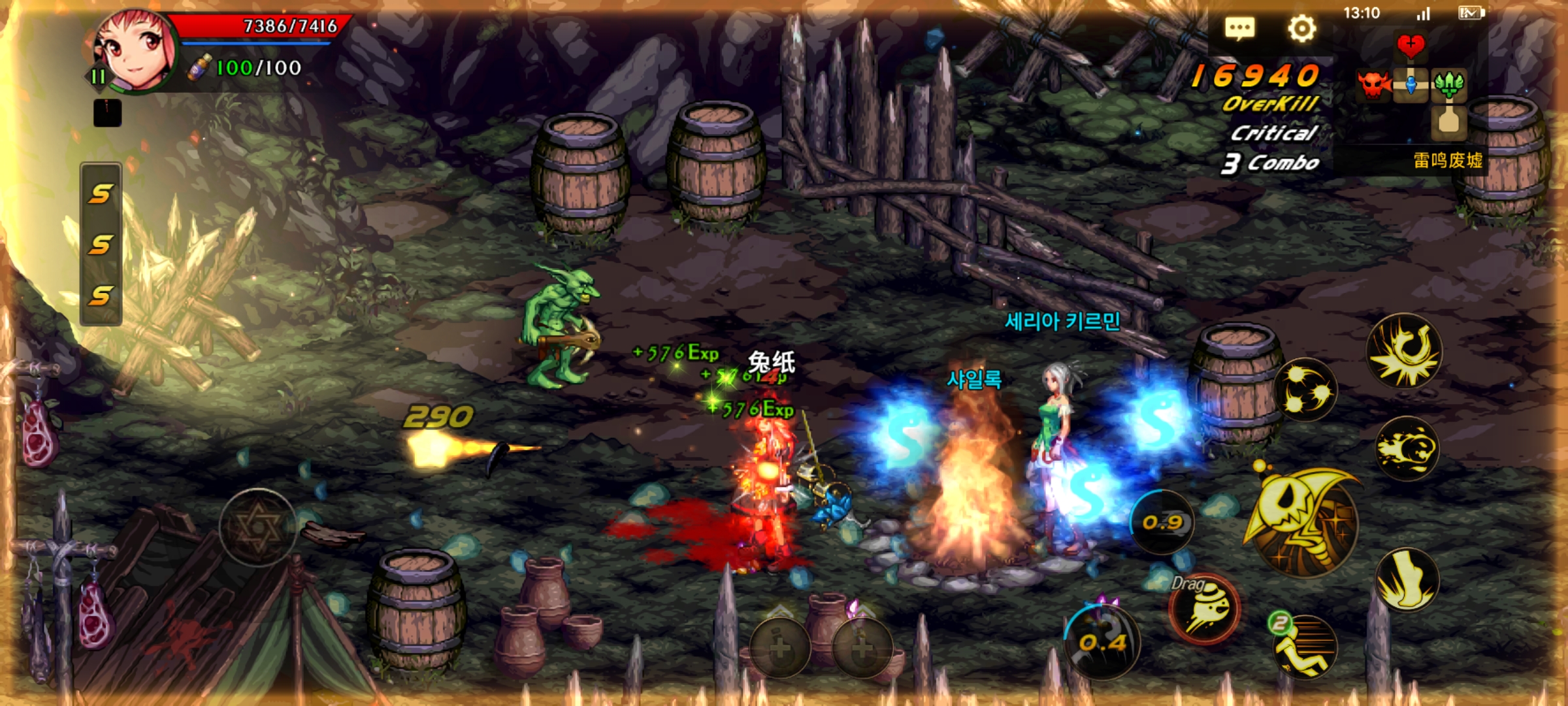Activate the swirling explosion skill

click(x=1405, y=351)
